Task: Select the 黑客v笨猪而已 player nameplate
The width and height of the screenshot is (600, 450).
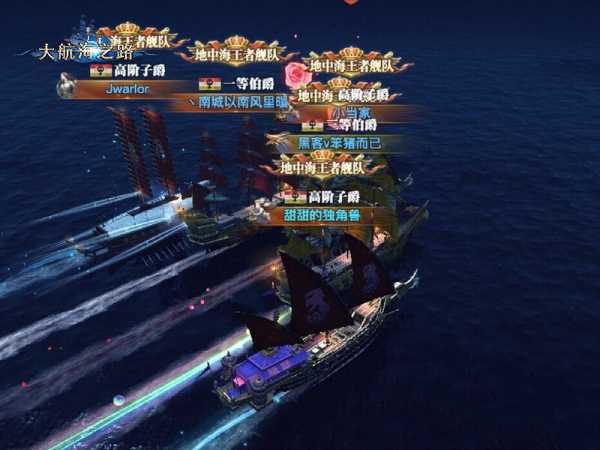Action: [x=343, y=143]
